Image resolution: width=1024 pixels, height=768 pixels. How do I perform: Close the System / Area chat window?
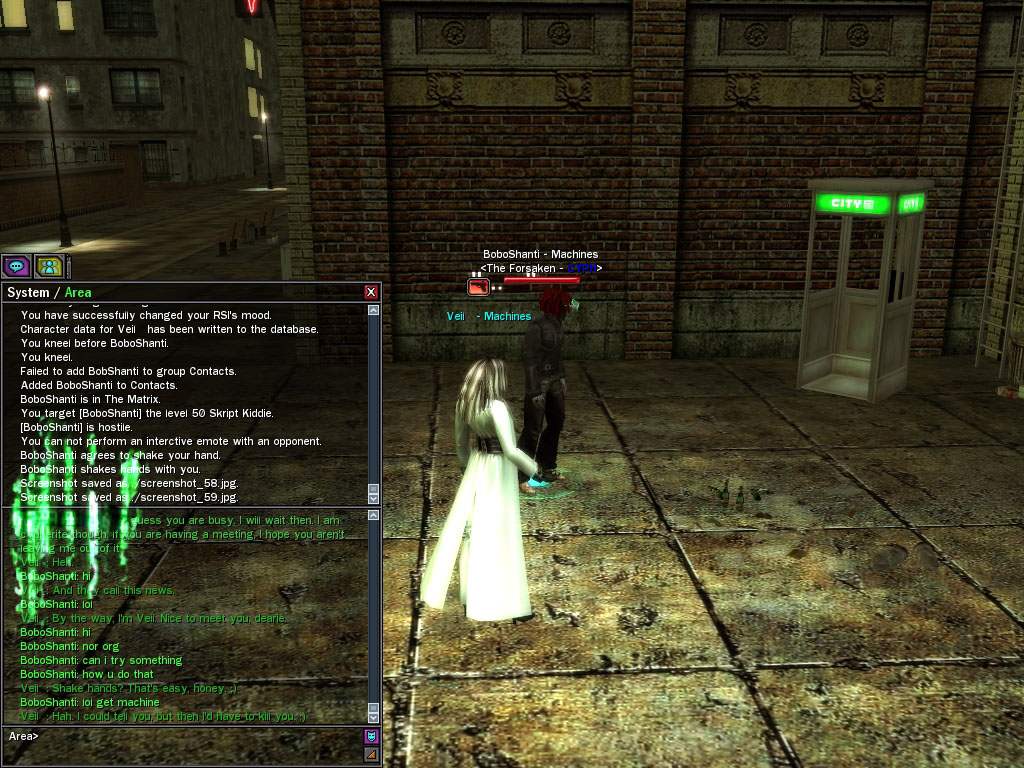click(x=371, y=292)
